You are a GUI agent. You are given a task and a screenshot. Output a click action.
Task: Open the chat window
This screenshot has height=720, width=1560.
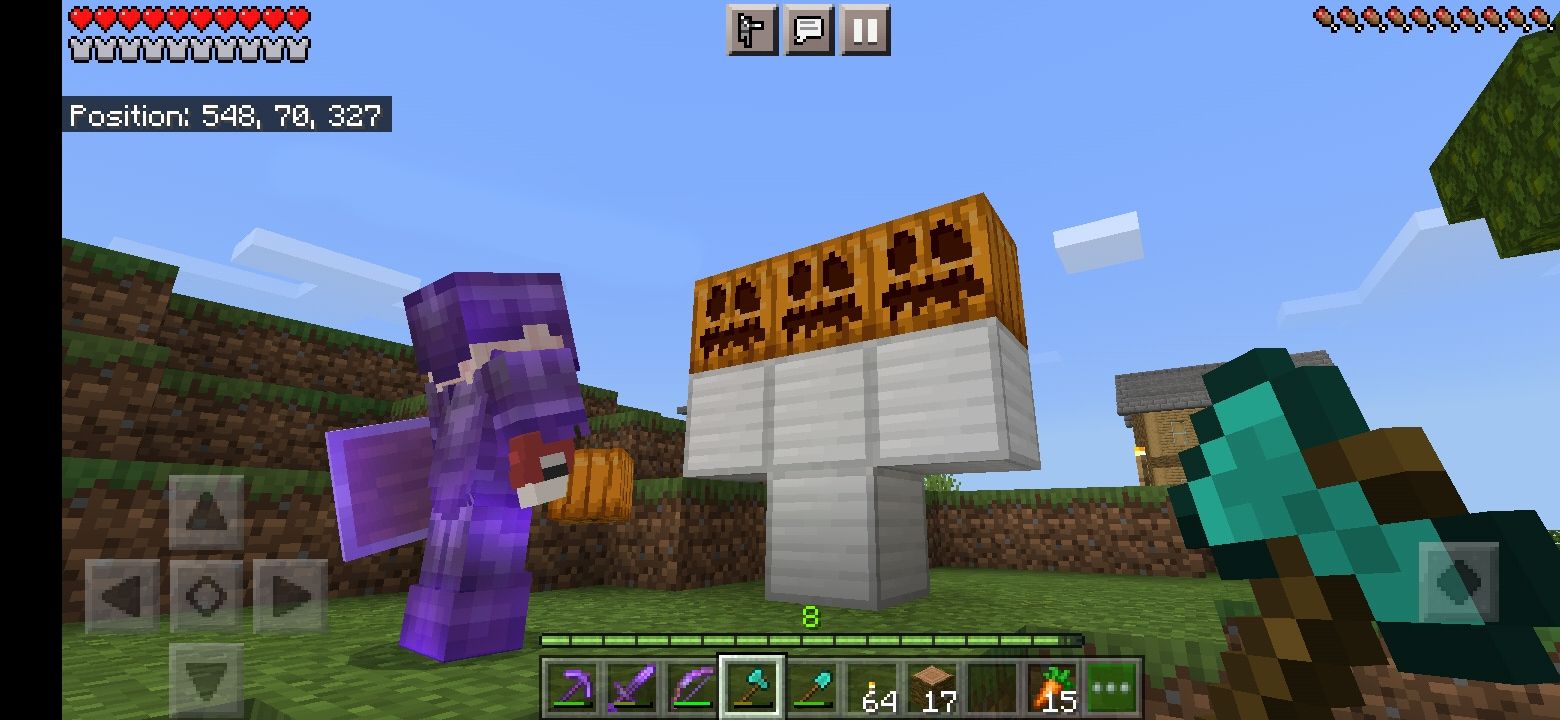coord(808,30)
